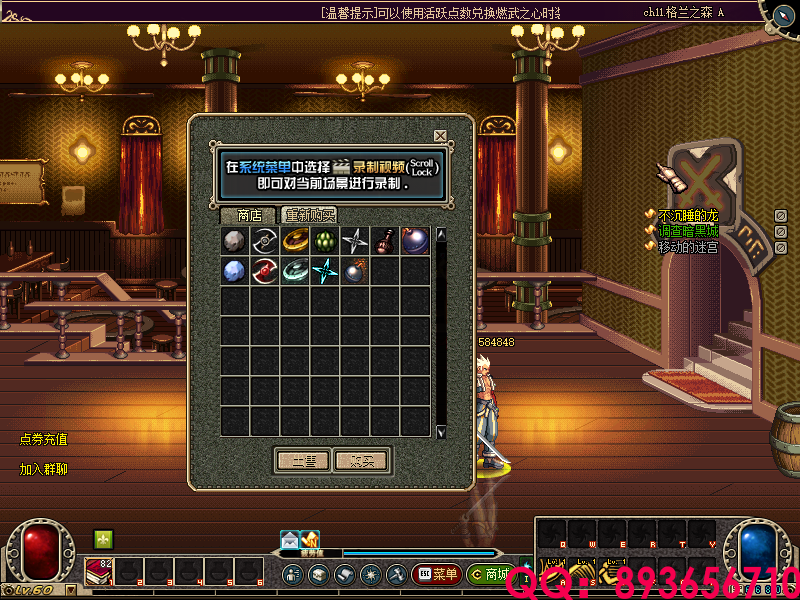Image resolution: width=800 pixels, height=600 pixels.
Task: Open the ESC 菜单 menu
Action: (436, 574)
